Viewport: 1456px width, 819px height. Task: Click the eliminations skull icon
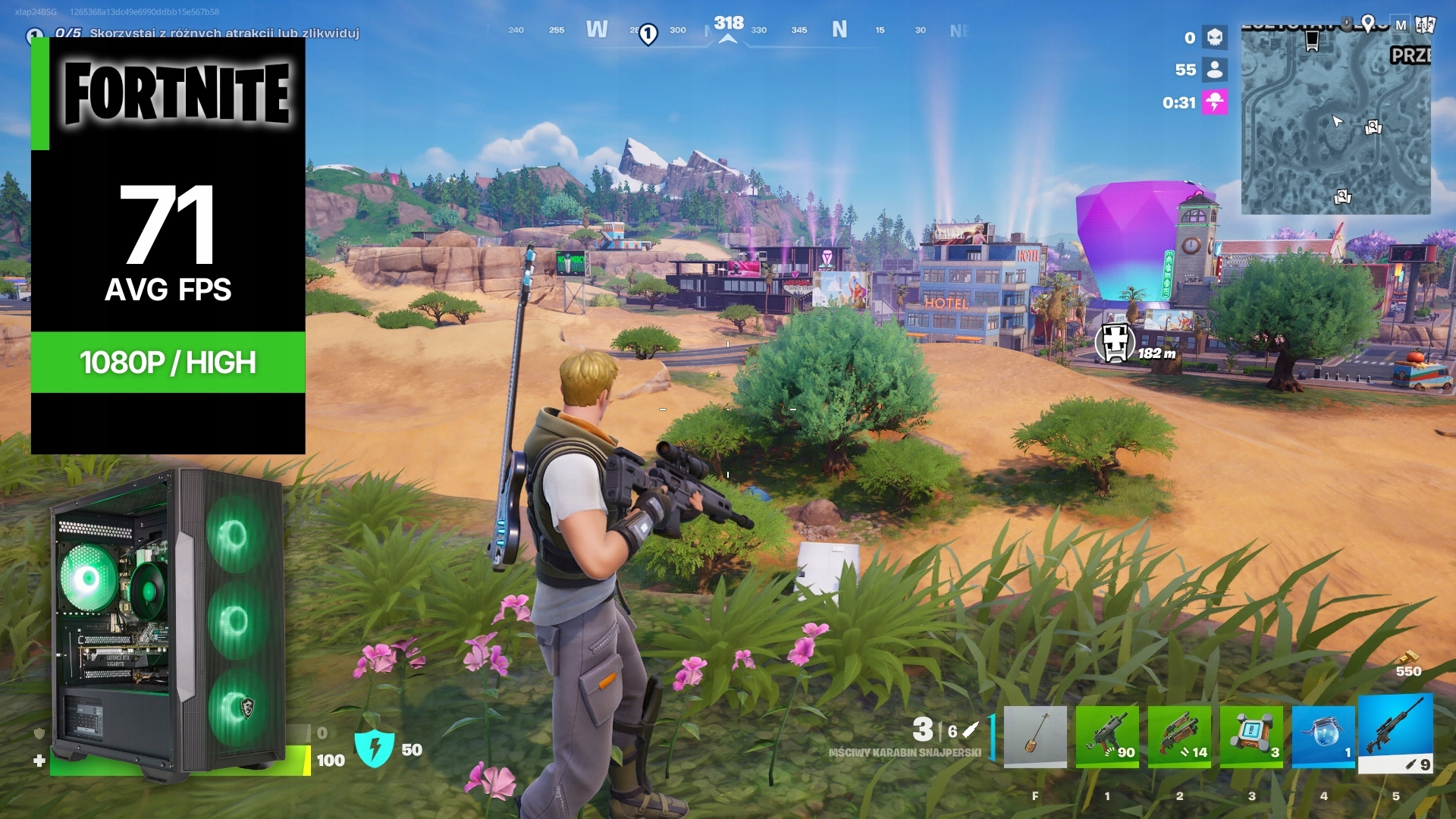1214,37
